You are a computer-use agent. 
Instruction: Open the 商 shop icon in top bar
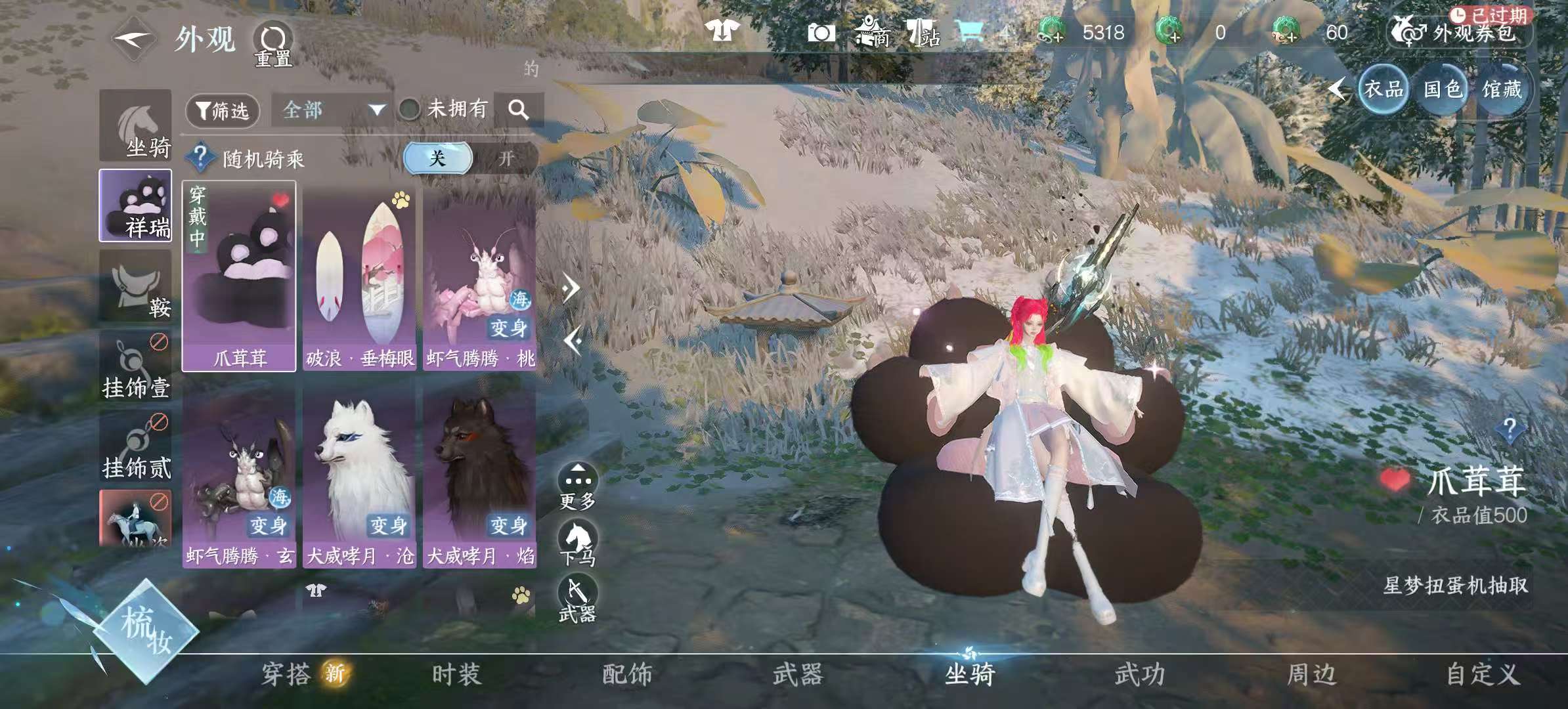pyautogui.click(x=873, y=31)
